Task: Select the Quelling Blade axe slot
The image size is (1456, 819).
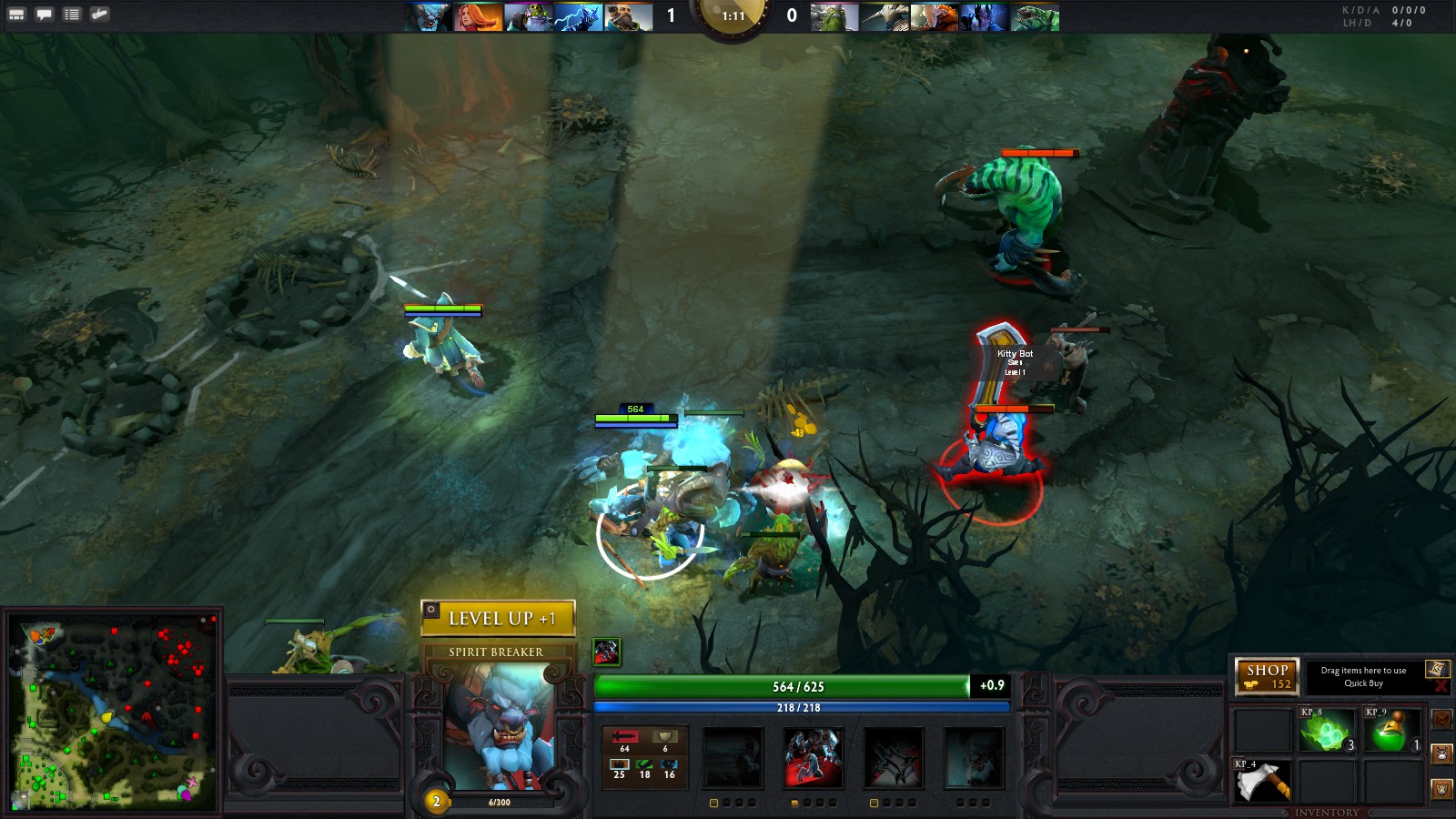Action: click(1262, 782)
